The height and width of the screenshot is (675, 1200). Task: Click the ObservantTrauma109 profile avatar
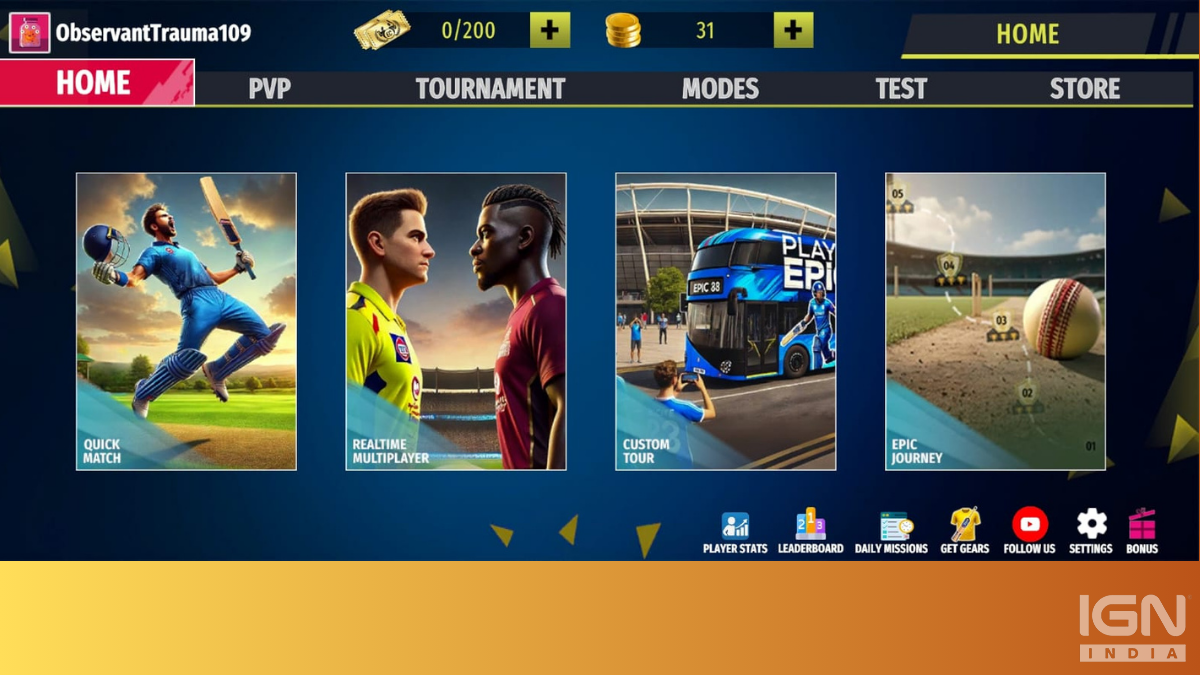point(30,33)
